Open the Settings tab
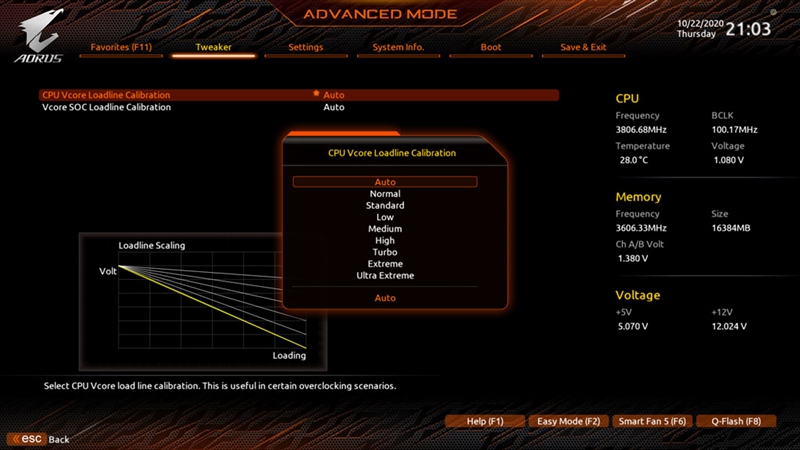 [305, 47]
